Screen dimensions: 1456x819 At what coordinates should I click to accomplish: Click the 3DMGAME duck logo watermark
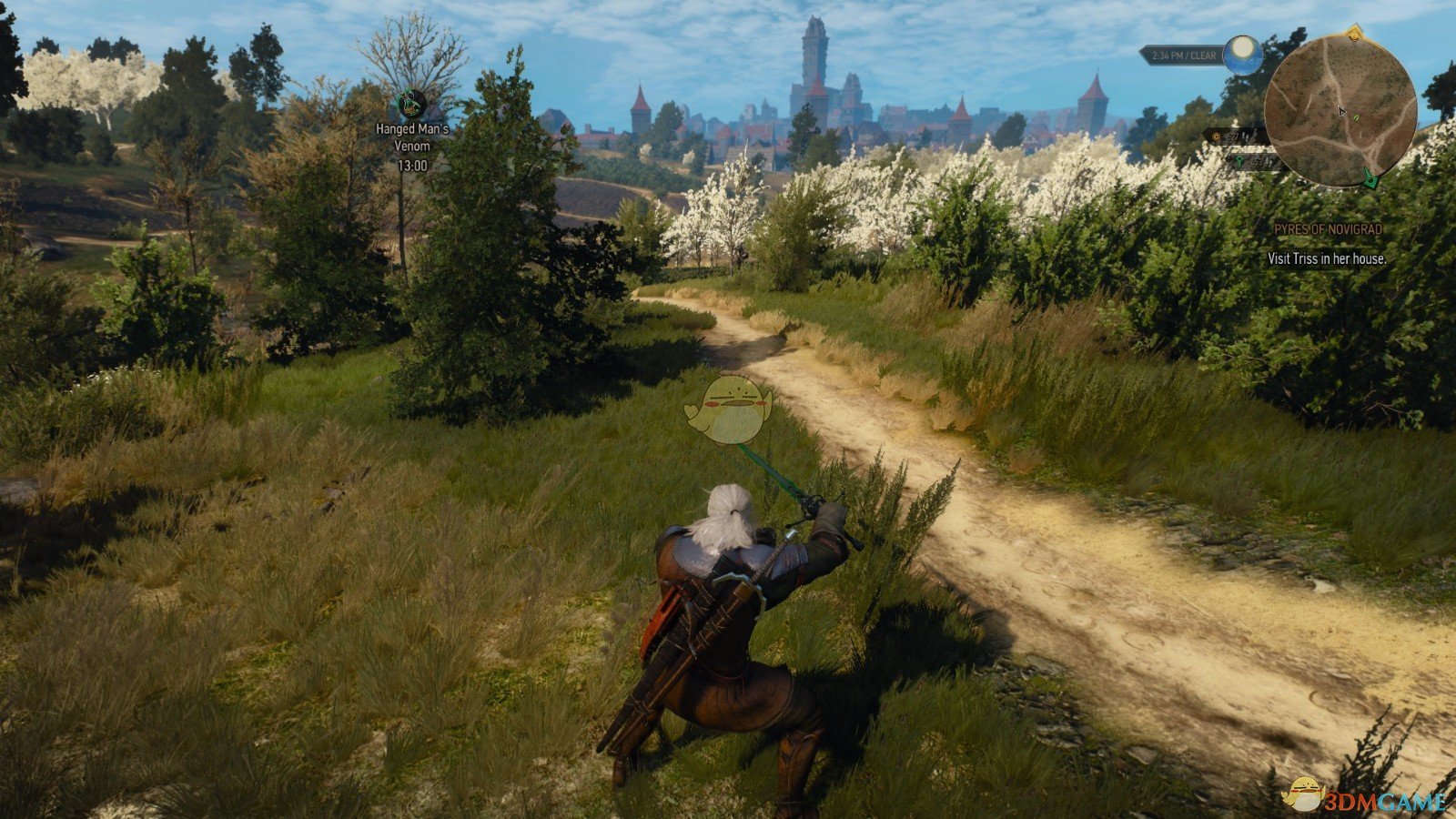pyautogui.click(x=1305, y=794)
